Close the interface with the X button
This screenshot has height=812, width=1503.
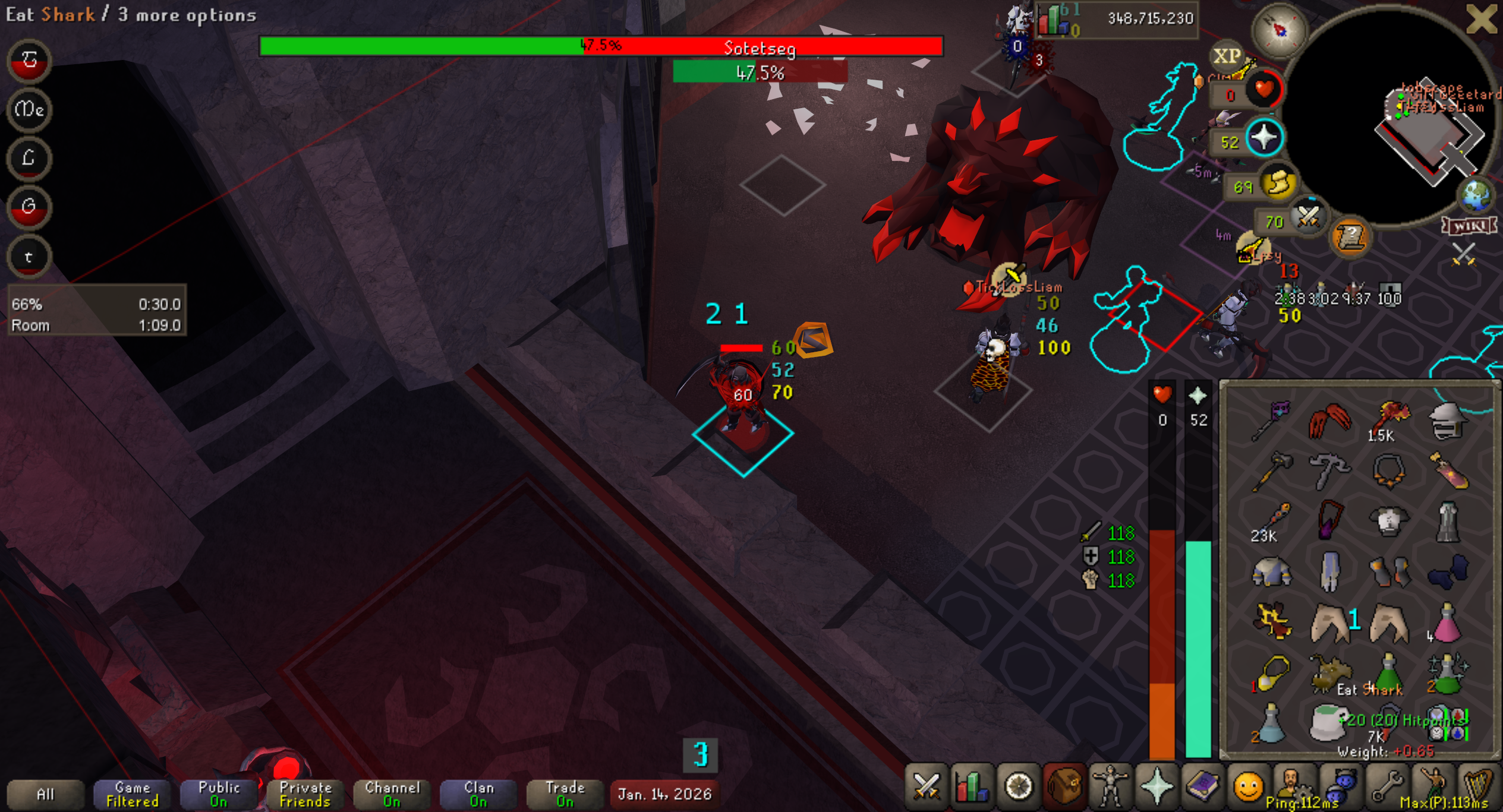click(1480, 20)
